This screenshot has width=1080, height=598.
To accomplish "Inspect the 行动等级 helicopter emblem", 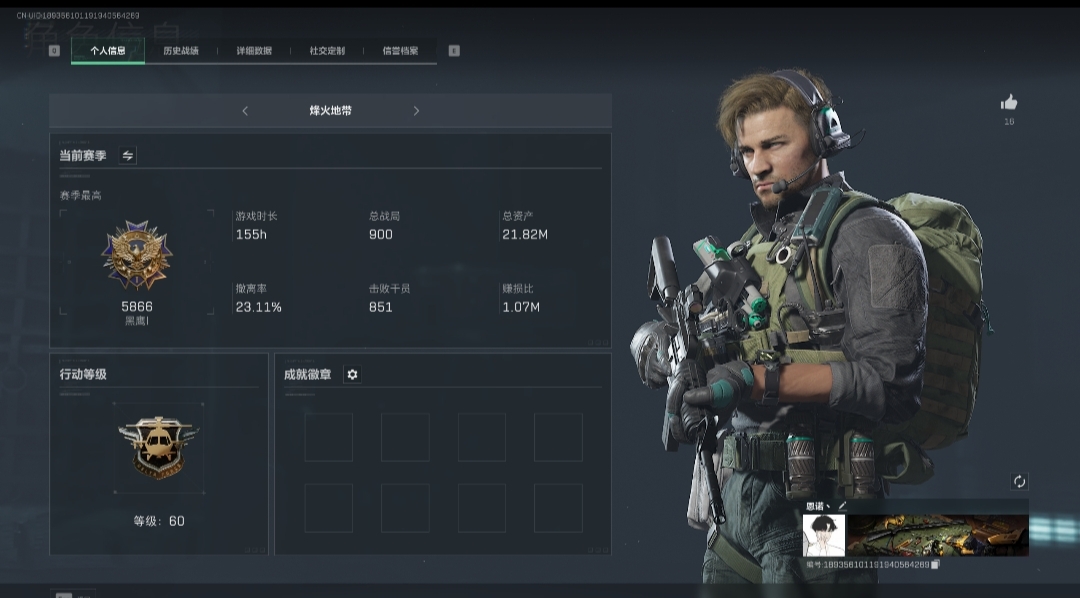I will pos(159,448).
